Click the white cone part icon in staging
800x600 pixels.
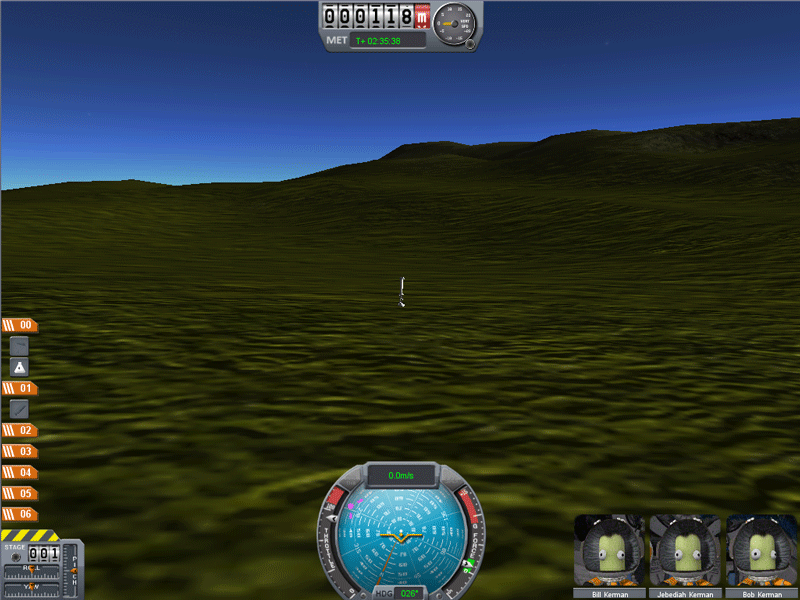20,367
